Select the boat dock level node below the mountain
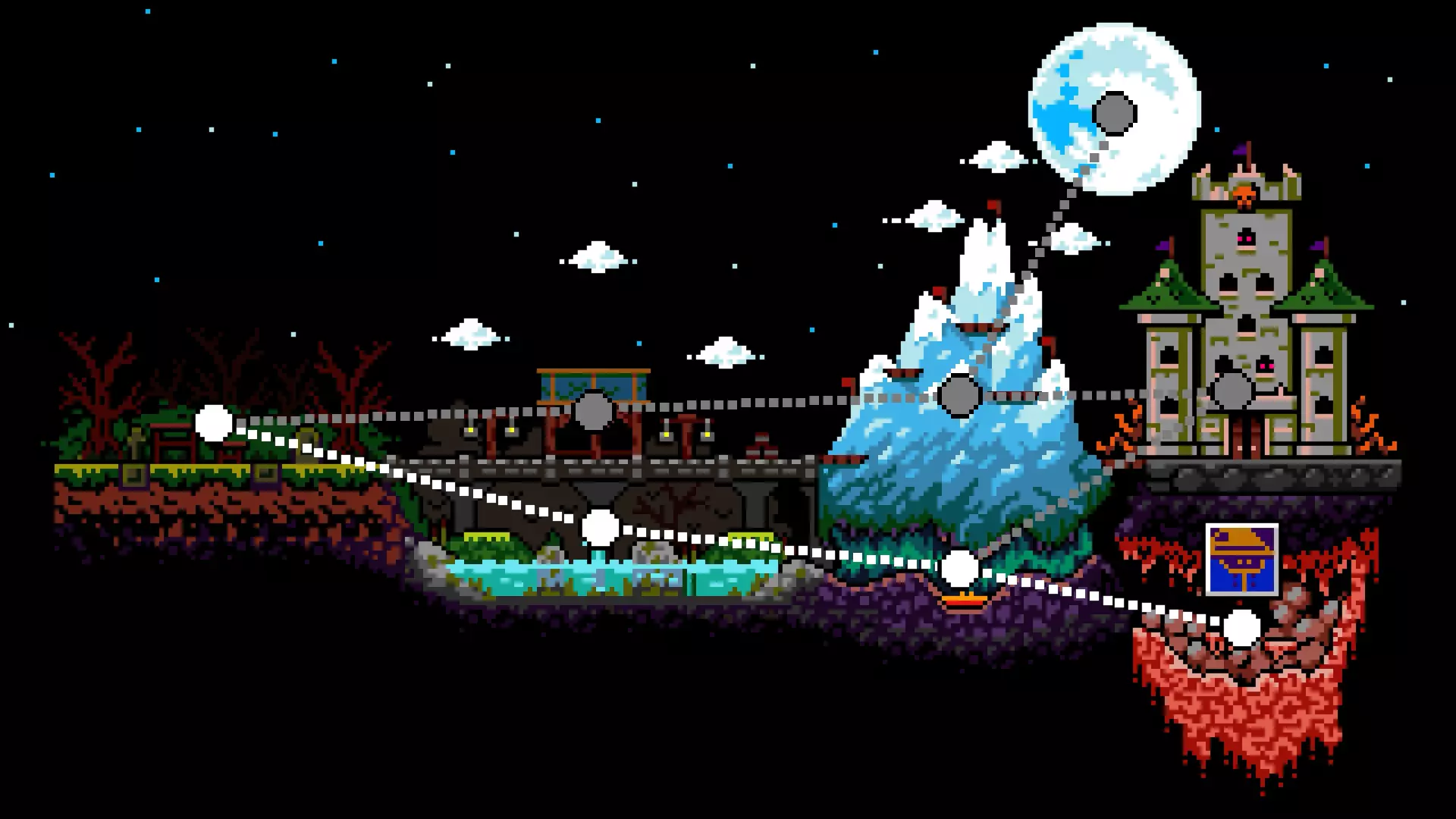This screenshot has width=1456, height=819. pos(960,567)
